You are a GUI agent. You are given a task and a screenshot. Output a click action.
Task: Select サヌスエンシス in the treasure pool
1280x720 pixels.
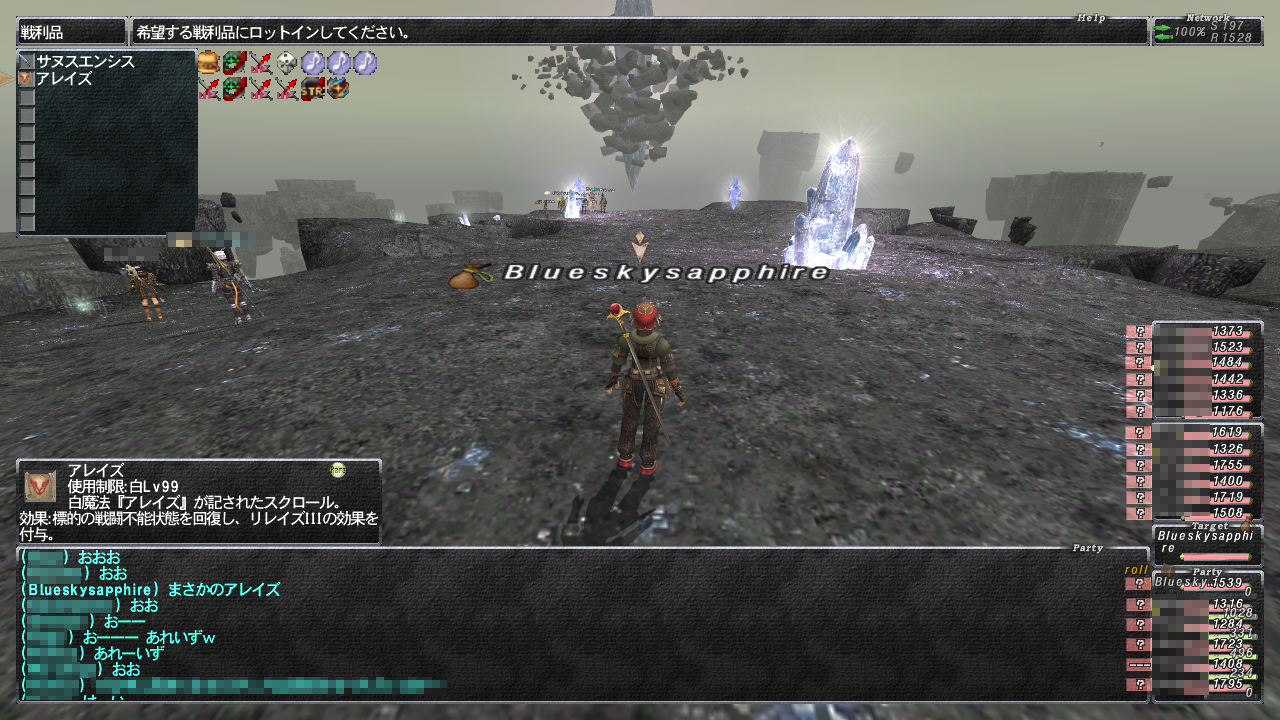pos(85,61)
